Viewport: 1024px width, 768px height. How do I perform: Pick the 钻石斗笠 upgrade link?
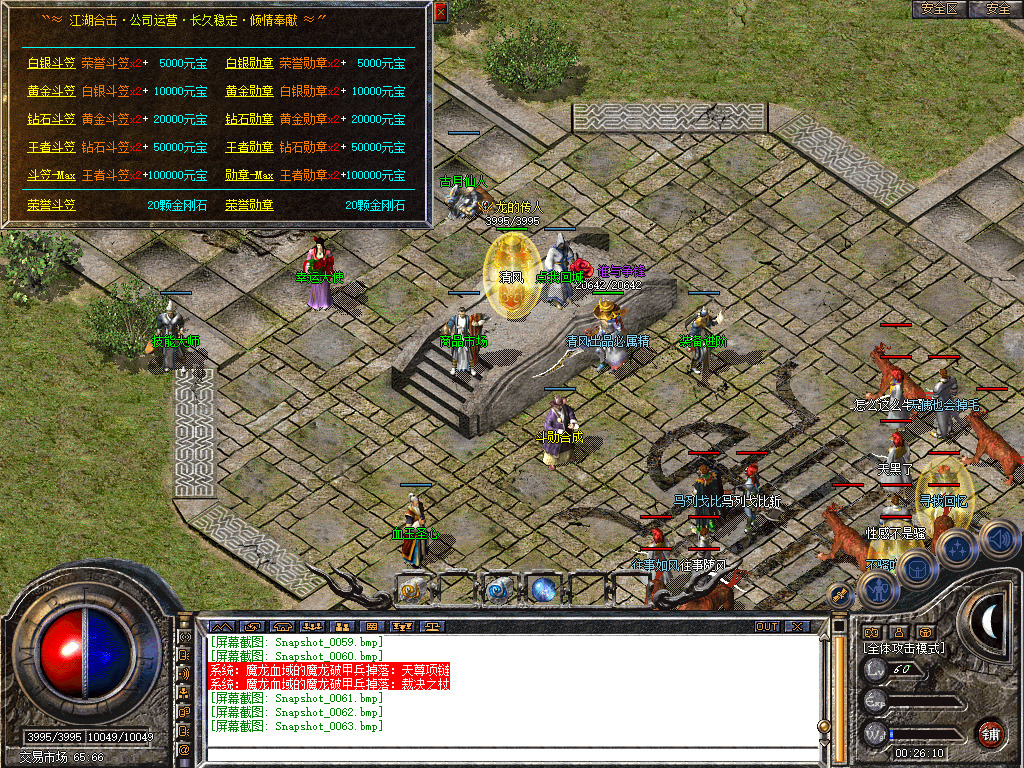[51, 119]
